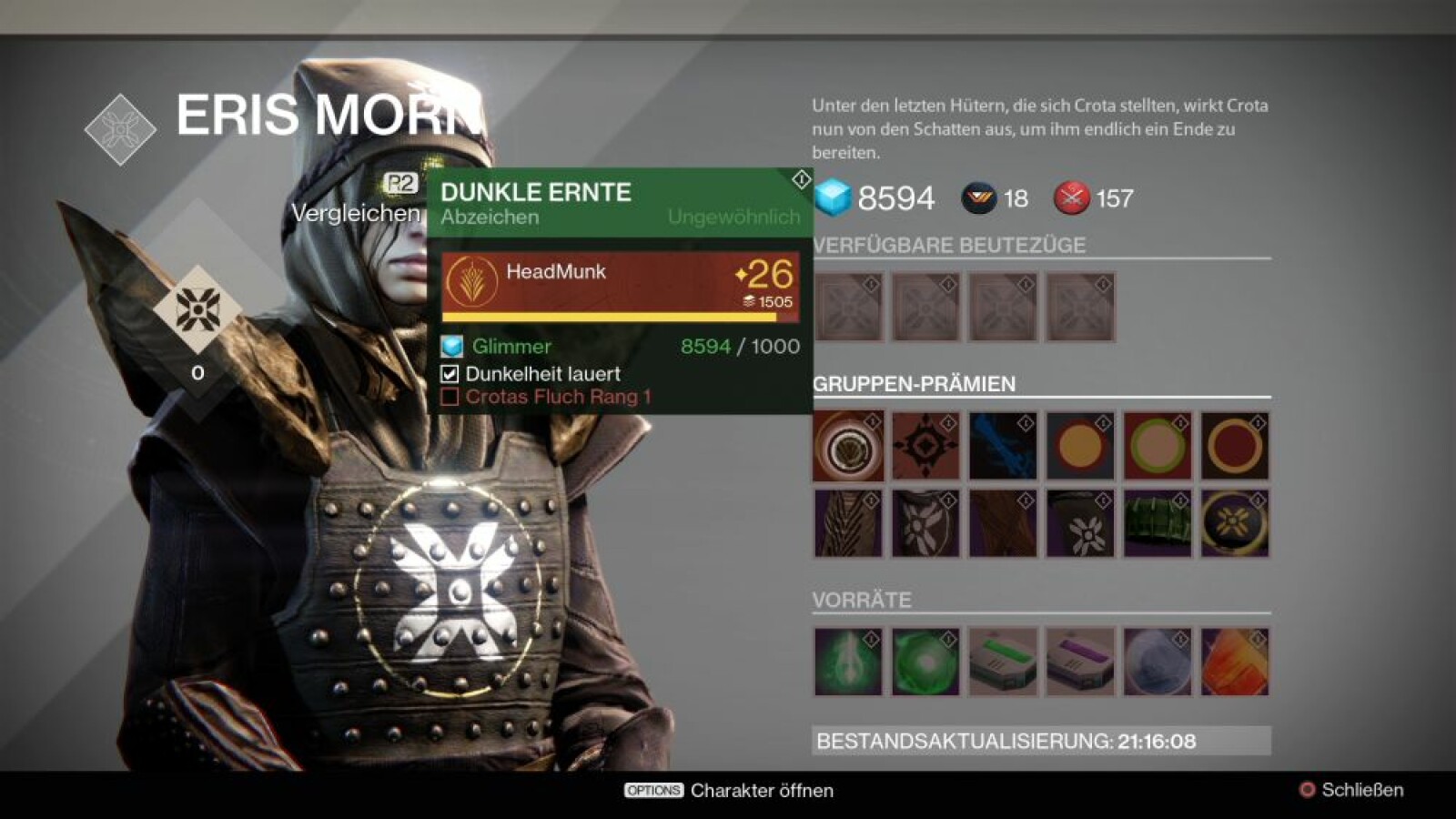This screenshot has height=819, width=1456.
Task: Select the orange fiery supply item
Action: pos(1234,662)
